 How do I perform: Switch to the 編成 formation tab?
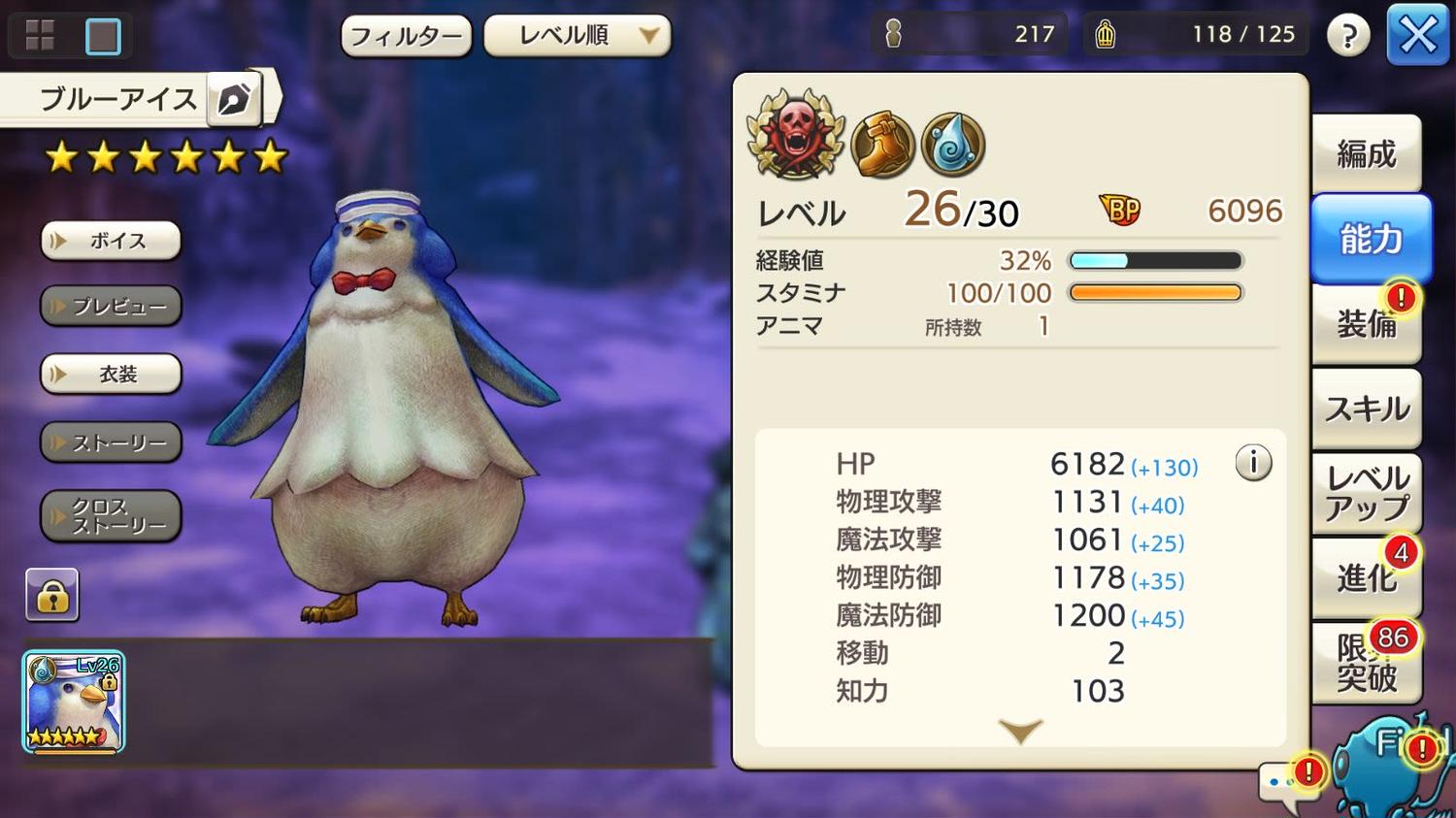1366,154
